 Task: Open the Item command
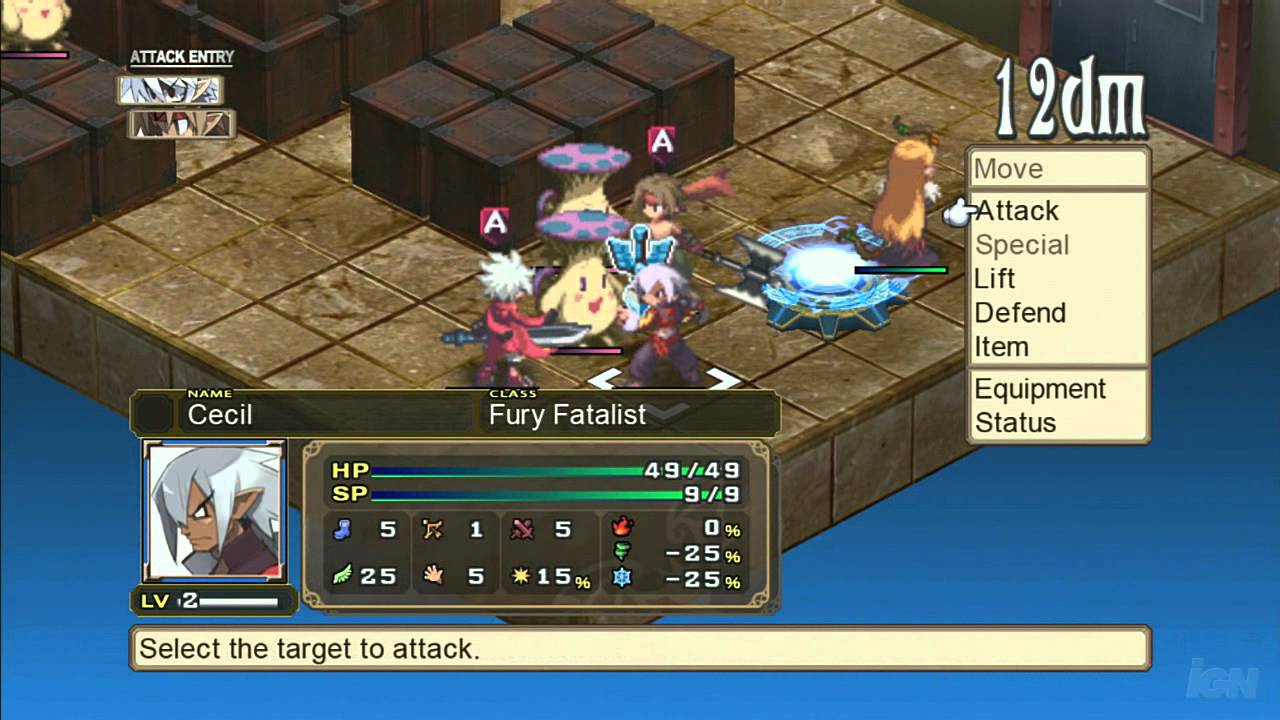[x=1001, y=347]
